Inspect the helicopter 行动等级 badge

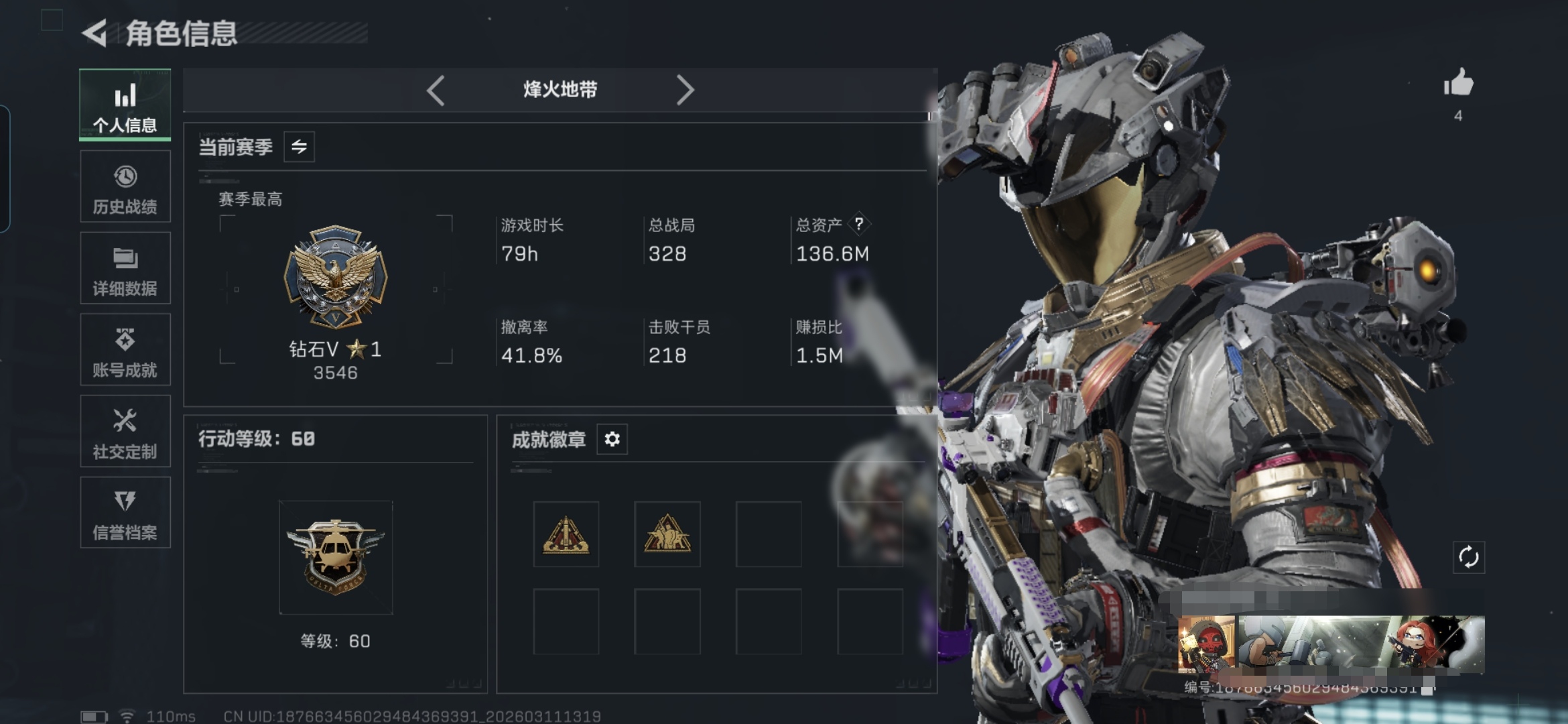click(336, 556)
